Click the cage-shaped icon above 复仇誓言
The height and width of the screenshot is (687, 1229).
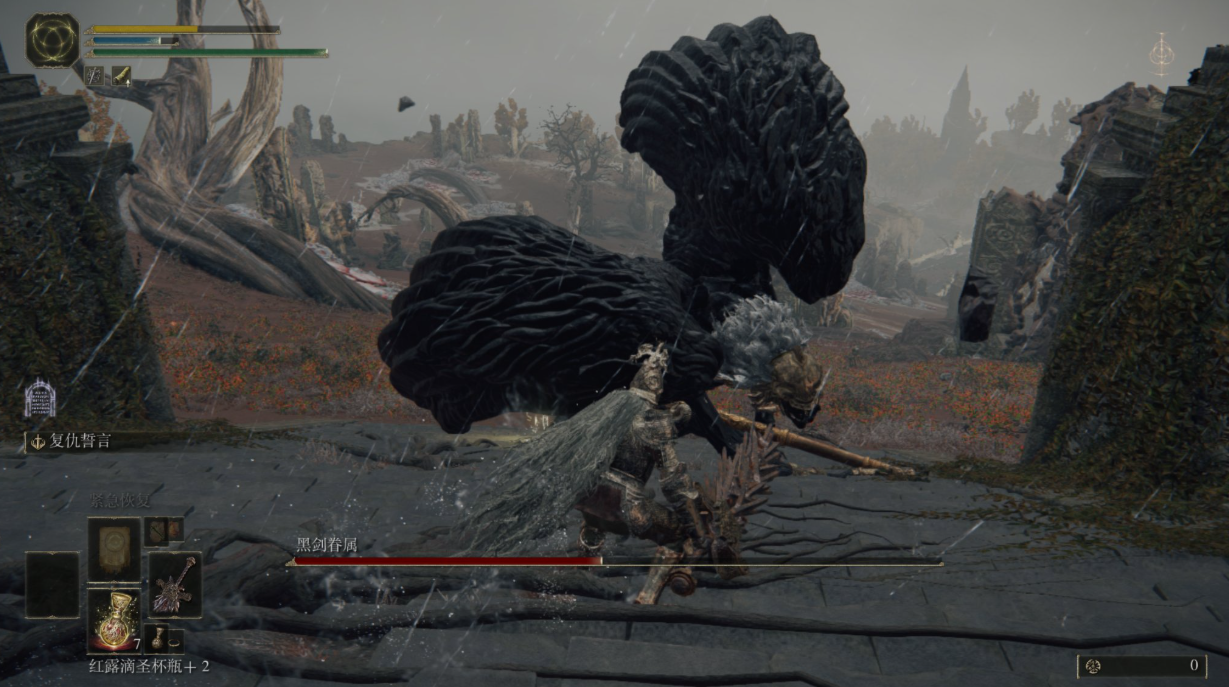click(40, 399)
